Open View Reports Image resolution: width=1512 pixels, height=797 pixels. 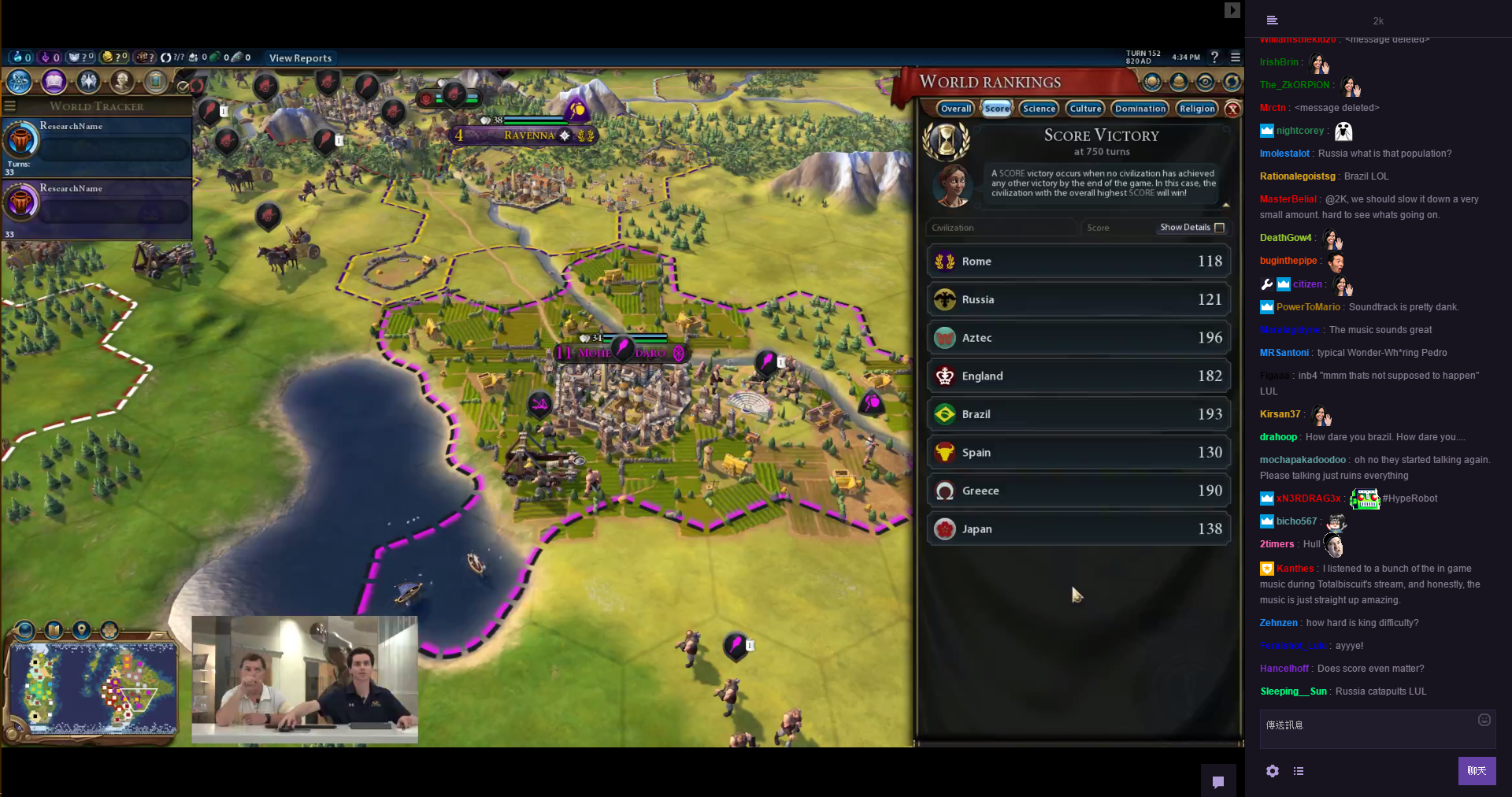pos(300,58)
